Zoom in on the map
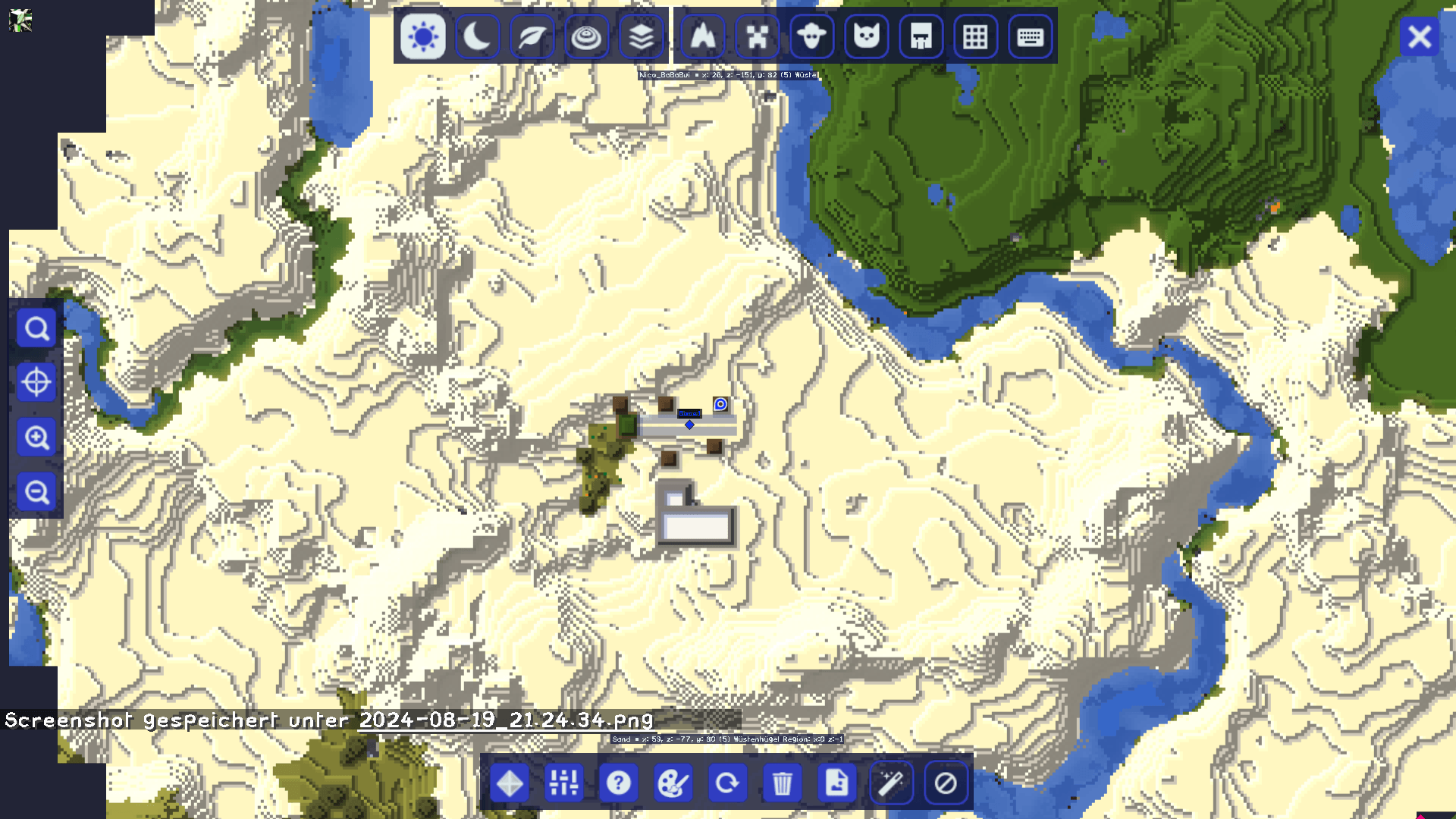 [36, 438]
